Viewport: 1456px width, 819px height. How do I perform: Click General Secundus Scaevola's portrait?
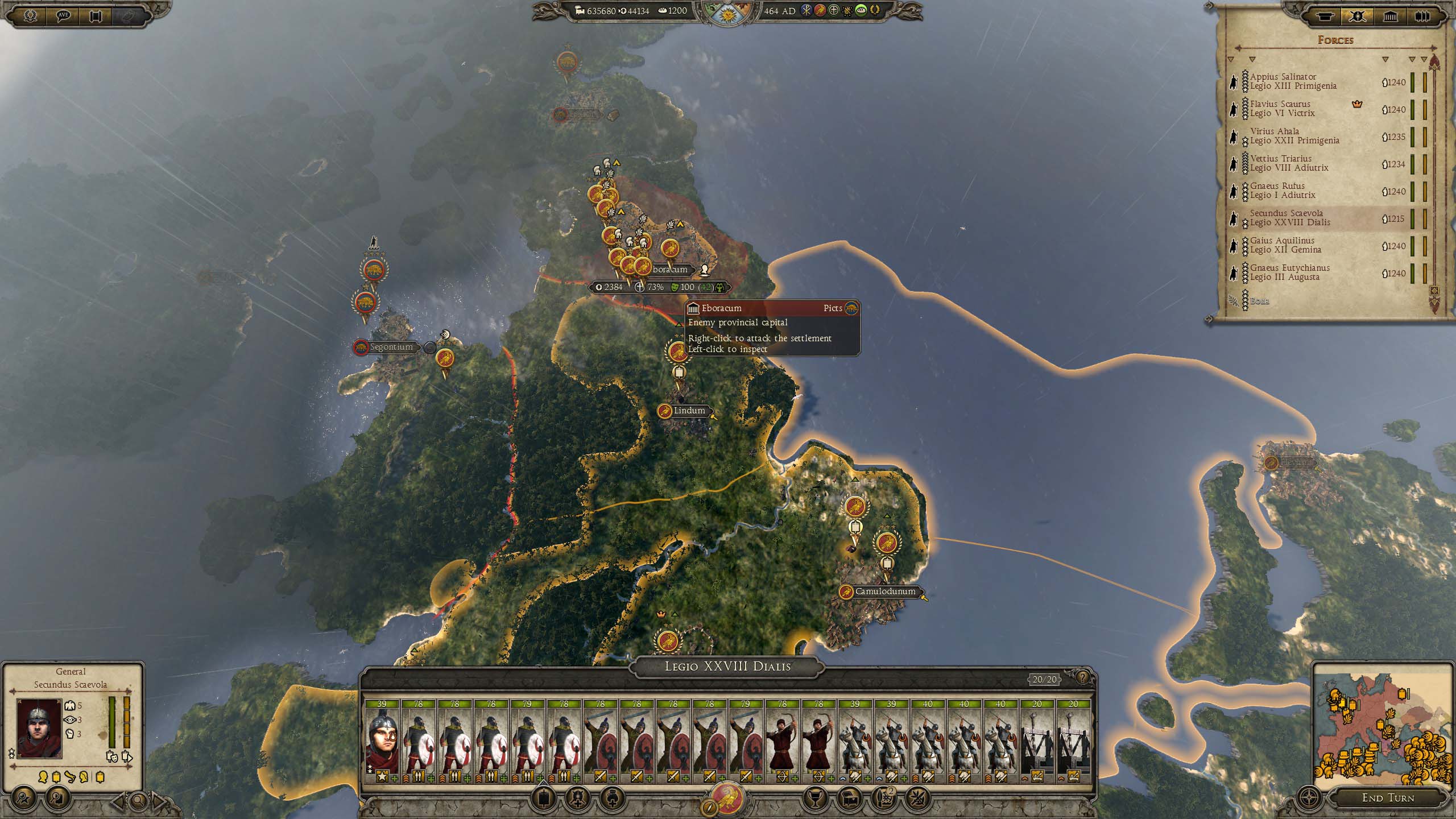(39, 729)
